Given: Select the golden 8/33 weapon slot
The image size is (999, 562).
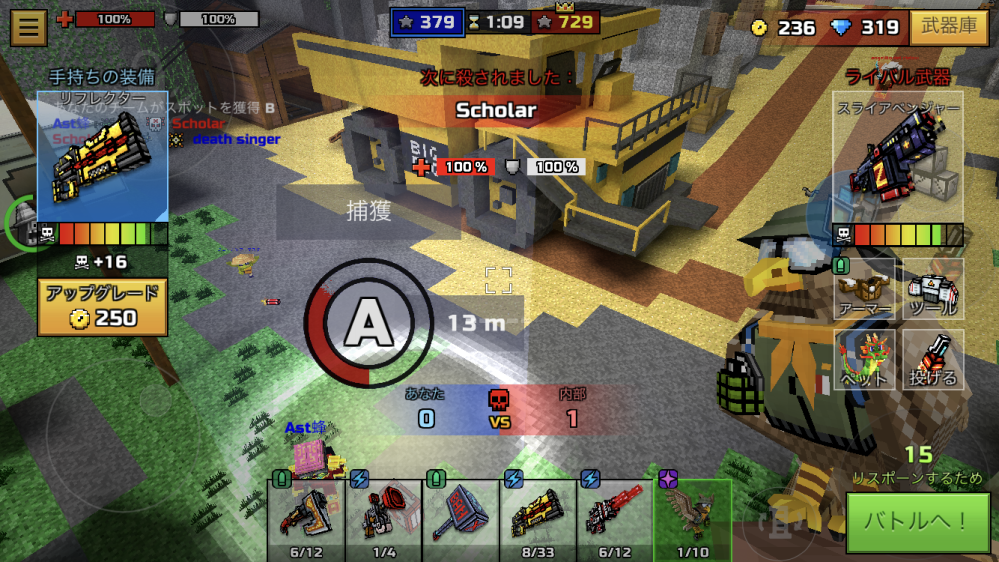Looking at the screenshot, I should click(x=538, y=515).
